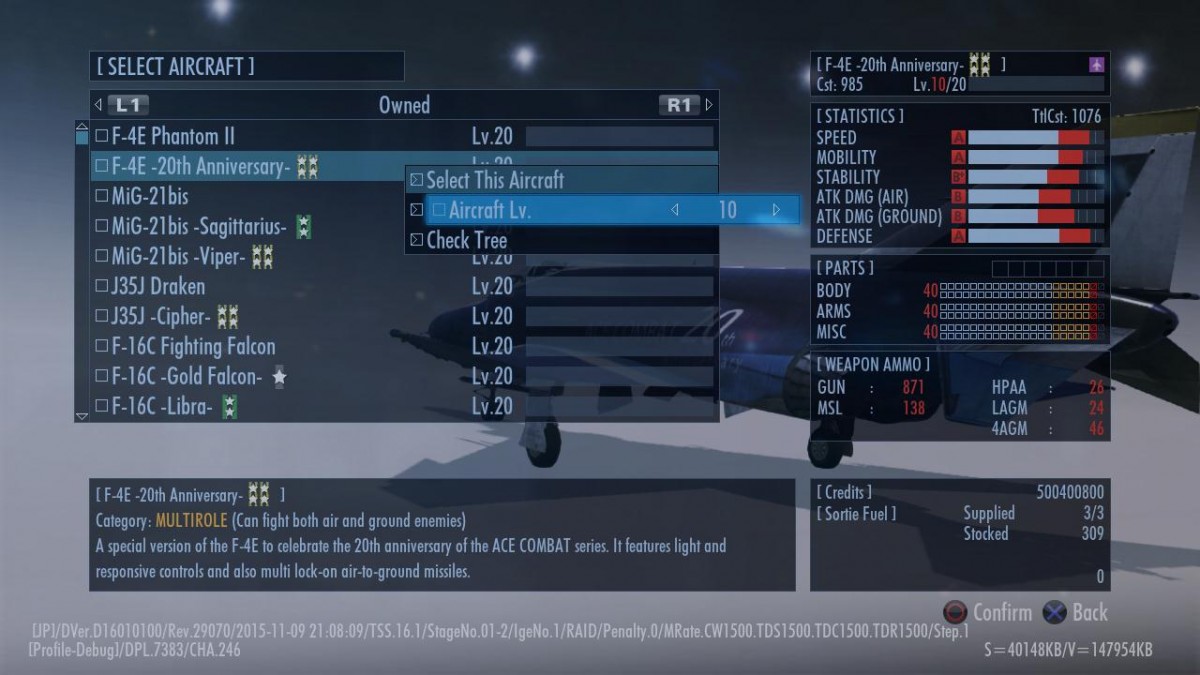Open the Check Tree option
1200x675 pixels.
pyautogui.click(x=467, y=241)
